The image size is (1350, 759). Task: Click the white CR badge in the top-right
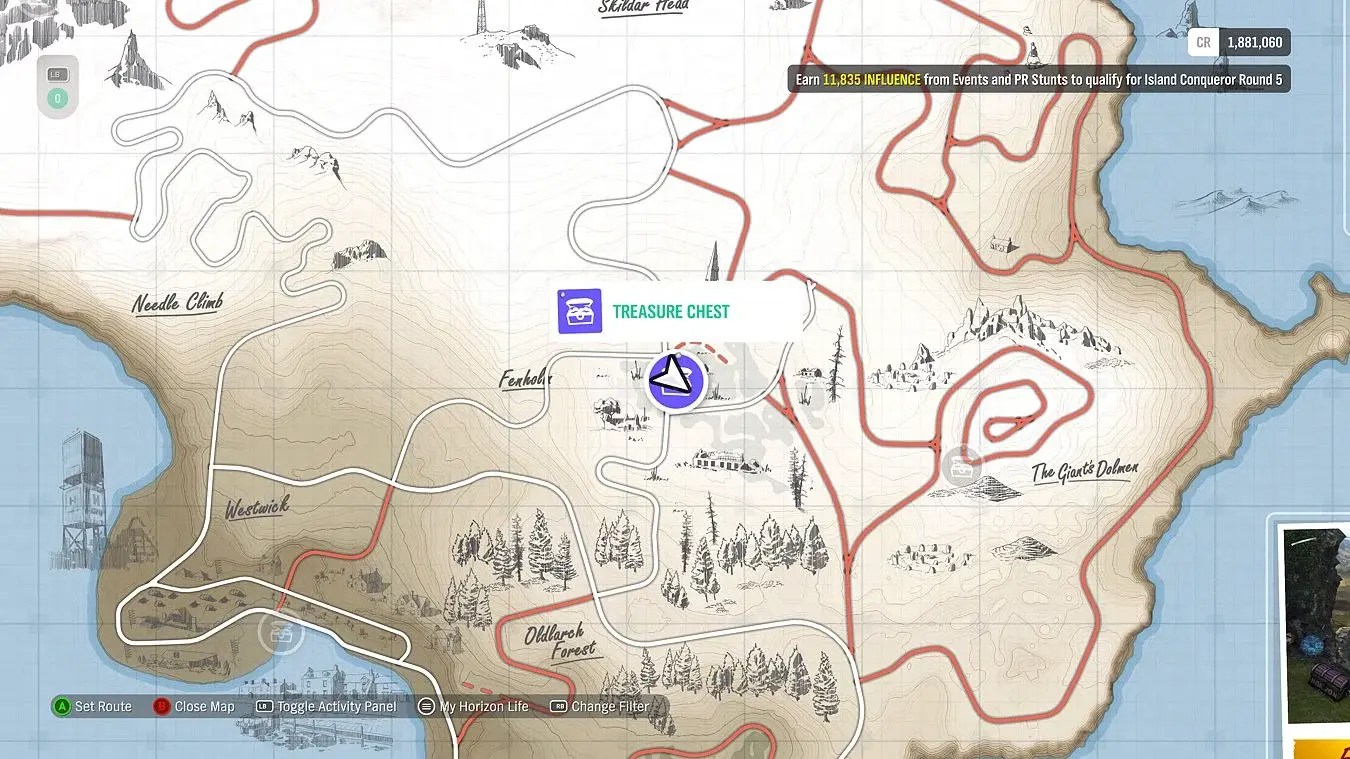click(1201, 42)
